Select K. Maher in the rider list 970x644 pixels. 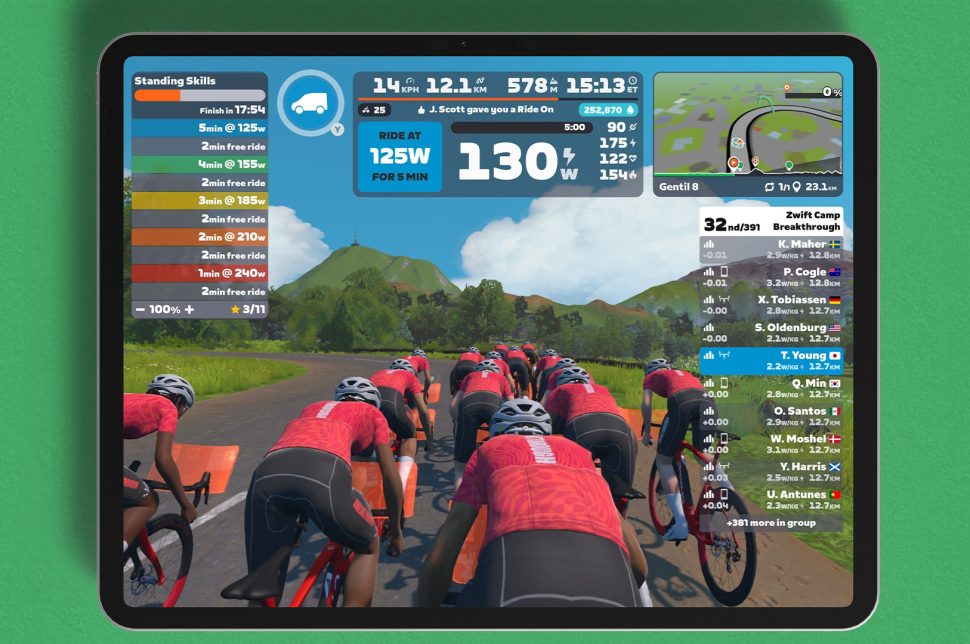click(771, 250)
